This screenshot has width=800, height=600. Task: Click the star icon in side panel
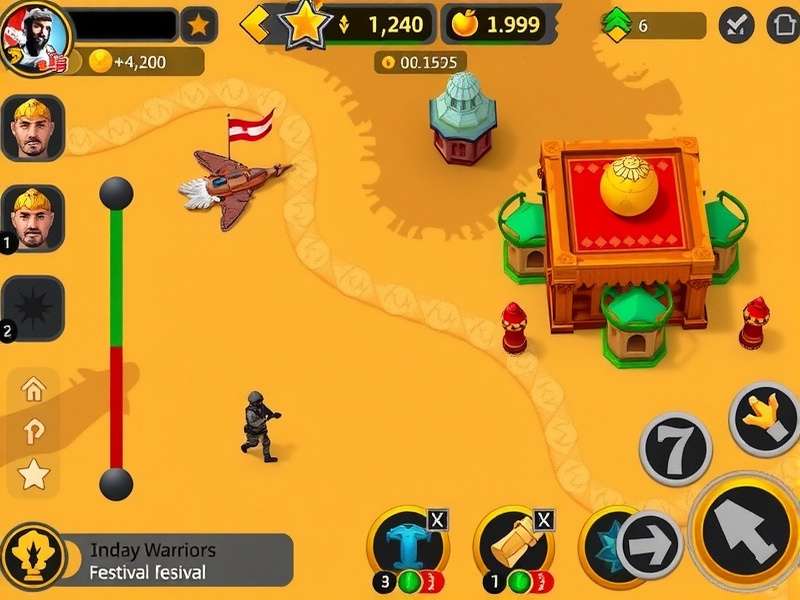[33, 474]
